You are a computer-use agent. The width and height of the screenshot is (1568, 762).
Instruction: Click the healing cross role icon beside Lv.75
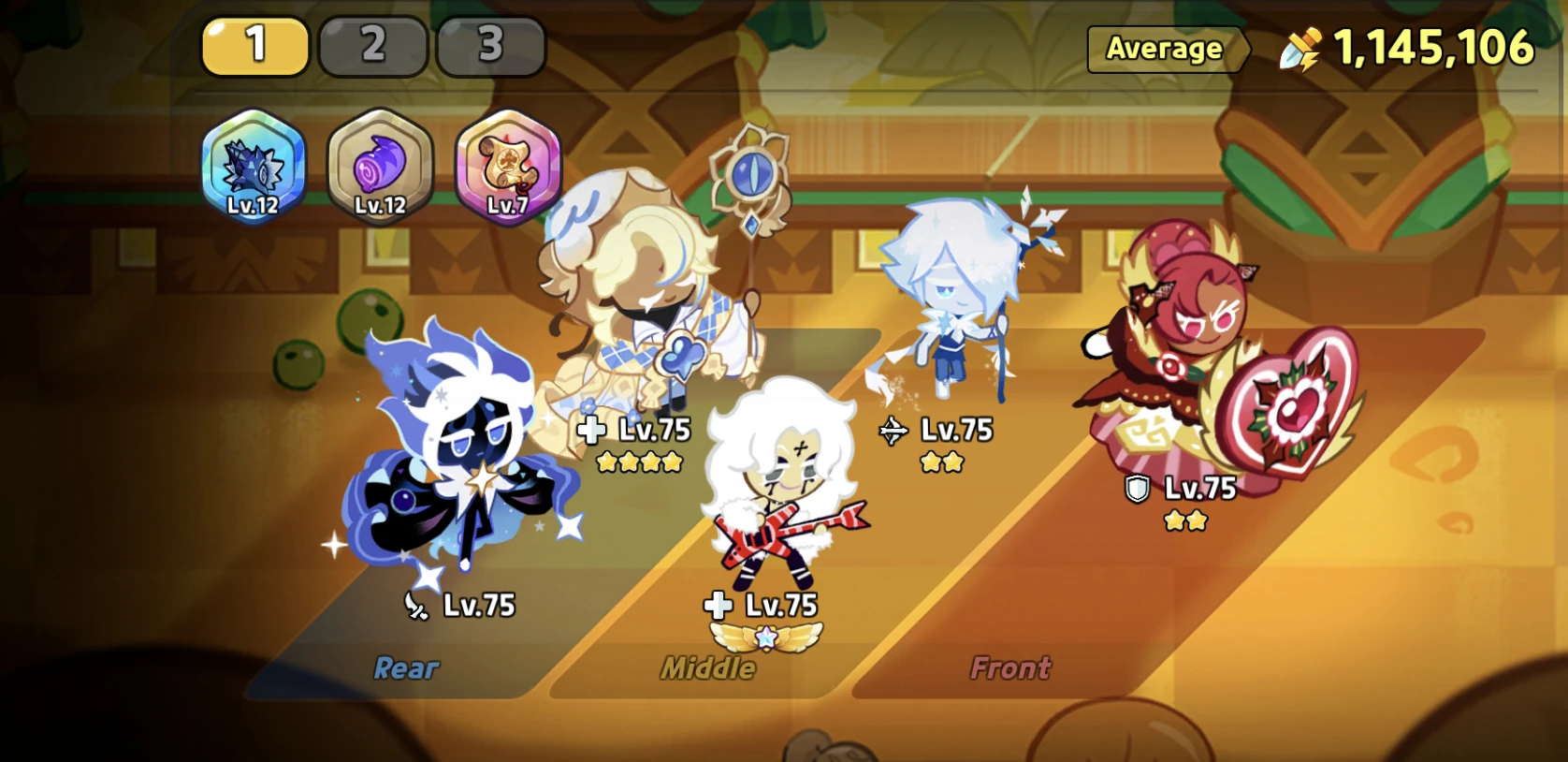coord(589,431)
